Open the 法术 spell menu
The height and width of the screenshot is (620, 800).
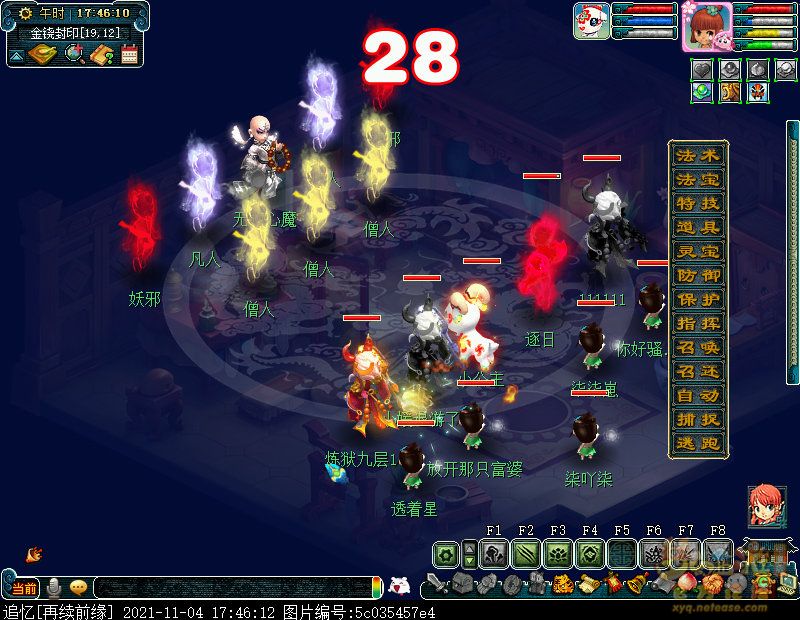[697, 157]
